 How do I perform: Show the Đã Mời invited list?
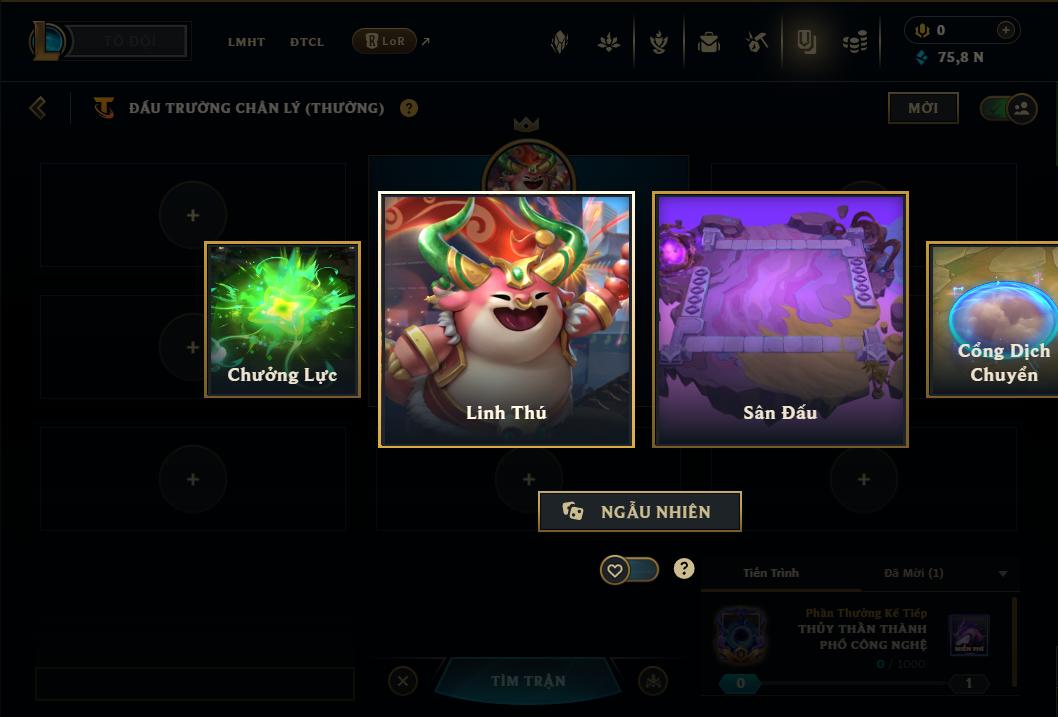tap(914, 573)
